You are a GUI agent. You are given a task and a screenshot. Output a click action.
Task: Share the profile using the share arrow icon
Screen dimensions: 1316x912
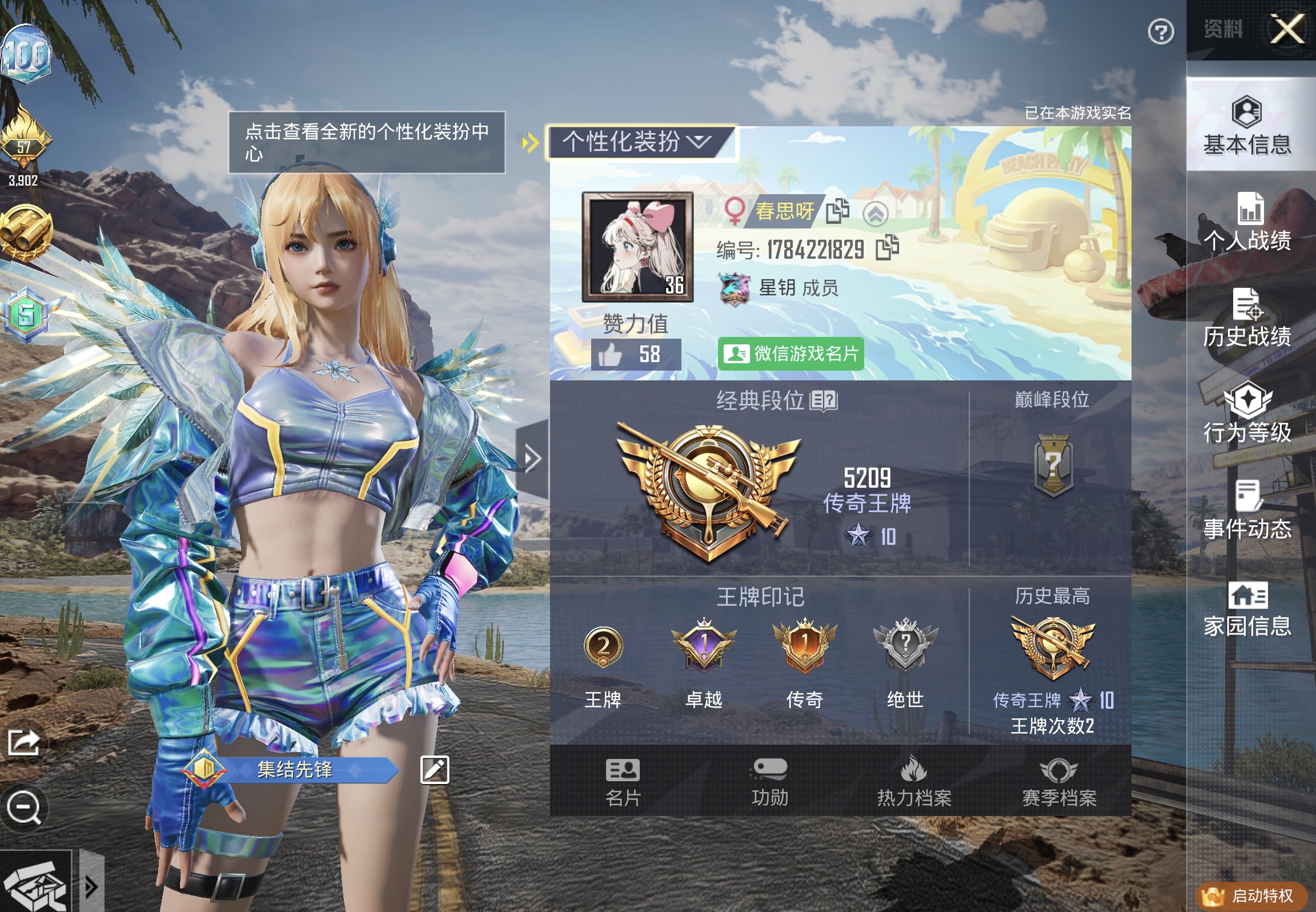(x=22, y=741)
